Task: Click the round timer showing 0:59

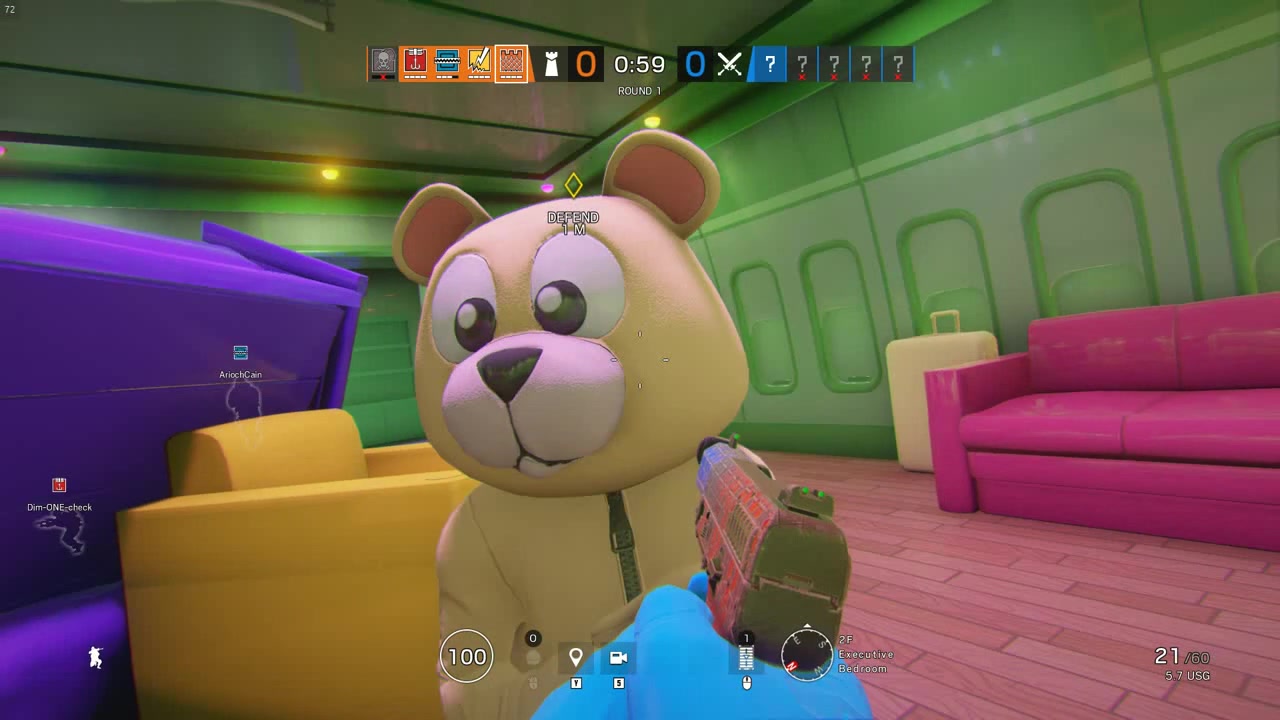Action: (637, 64)
